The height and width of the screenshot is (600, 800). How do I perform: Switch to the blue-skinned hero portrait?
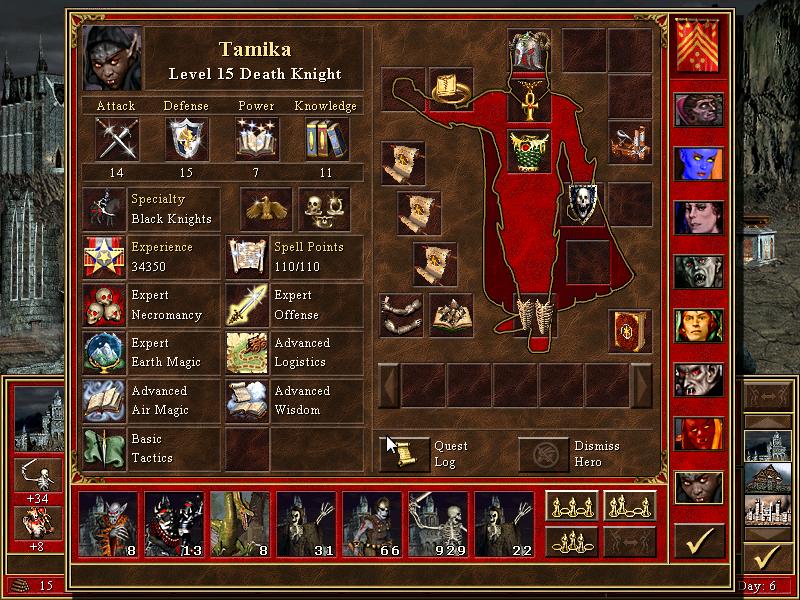click(x=698, y=162)
